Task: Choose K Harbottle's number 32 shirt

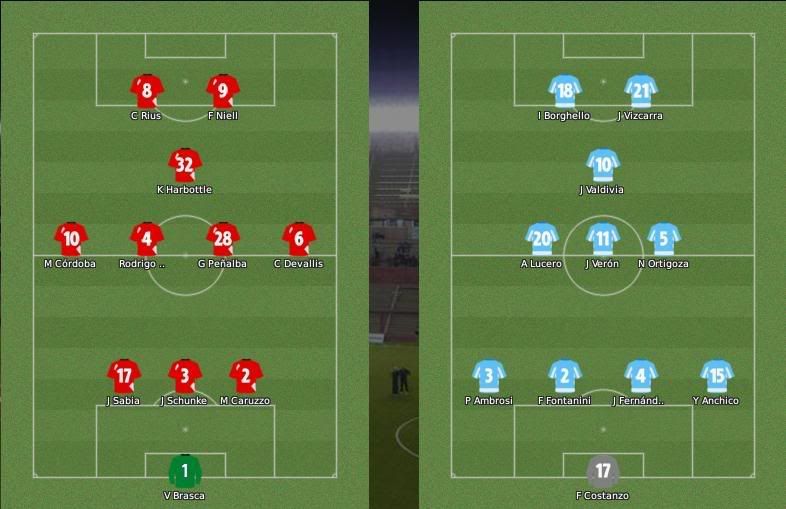Action: click(184, 165)
